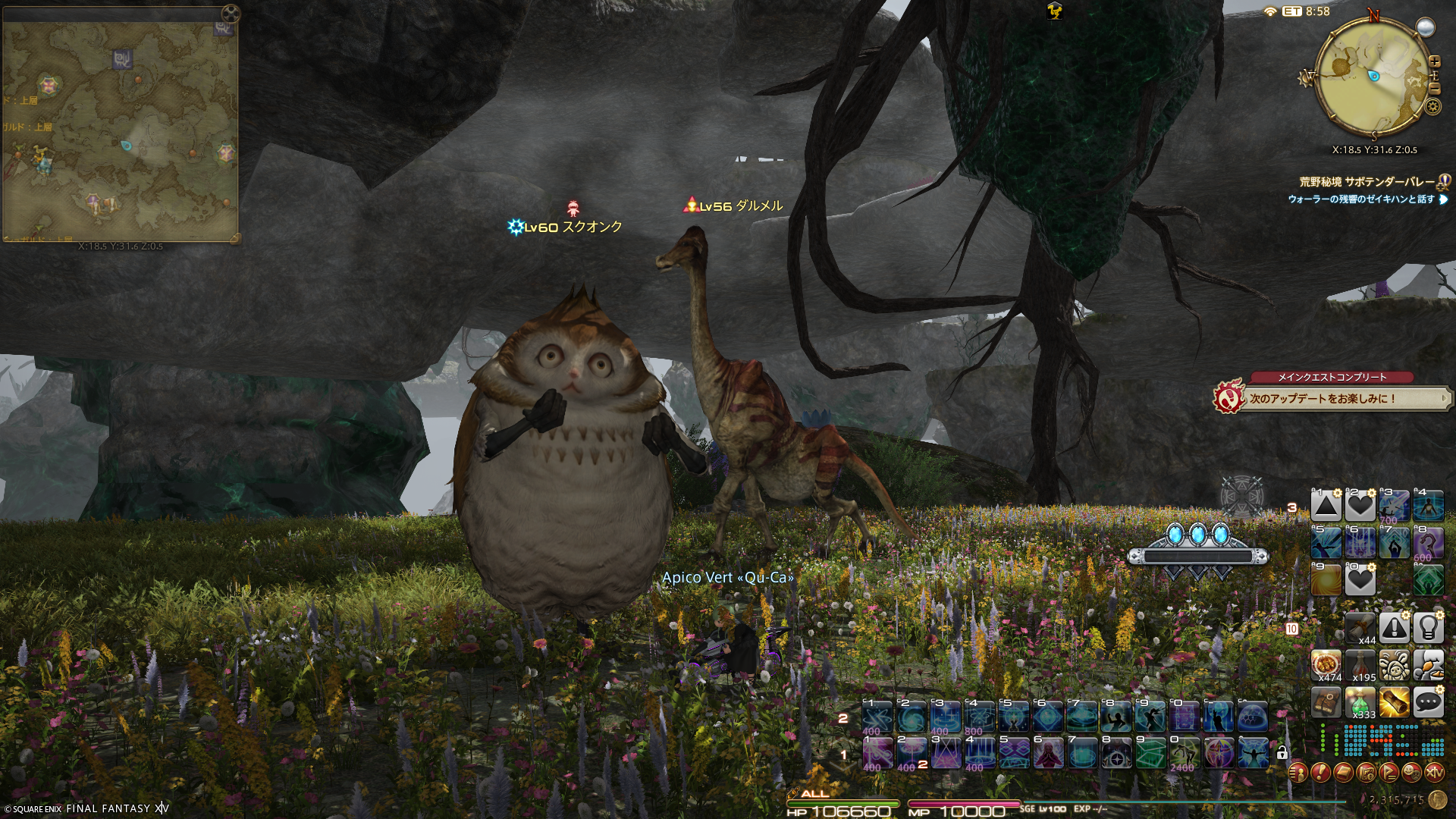Screen dimensions: 1456x819
Task: Open the XIV system menu button
Action: (1434, 773)
